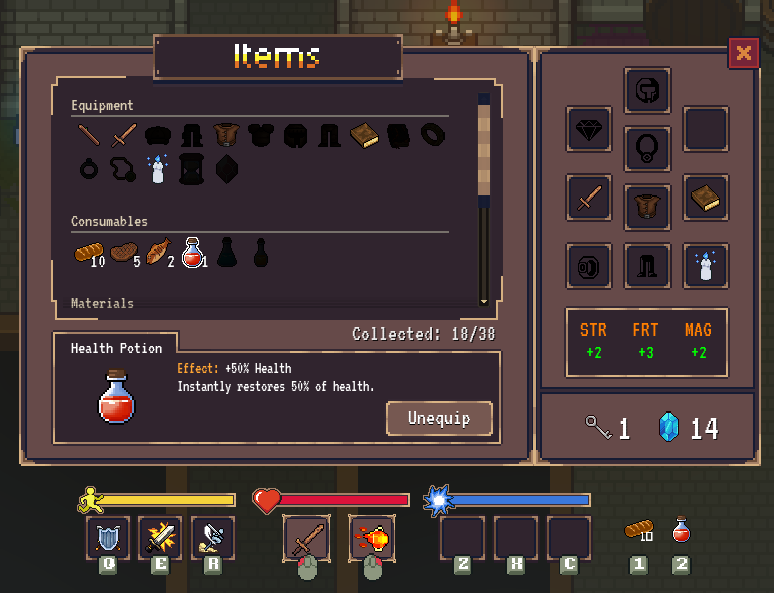Select the Health Potion in Consumables
The width and height of the screenshot is (774, 593).
tap(193, 252)
